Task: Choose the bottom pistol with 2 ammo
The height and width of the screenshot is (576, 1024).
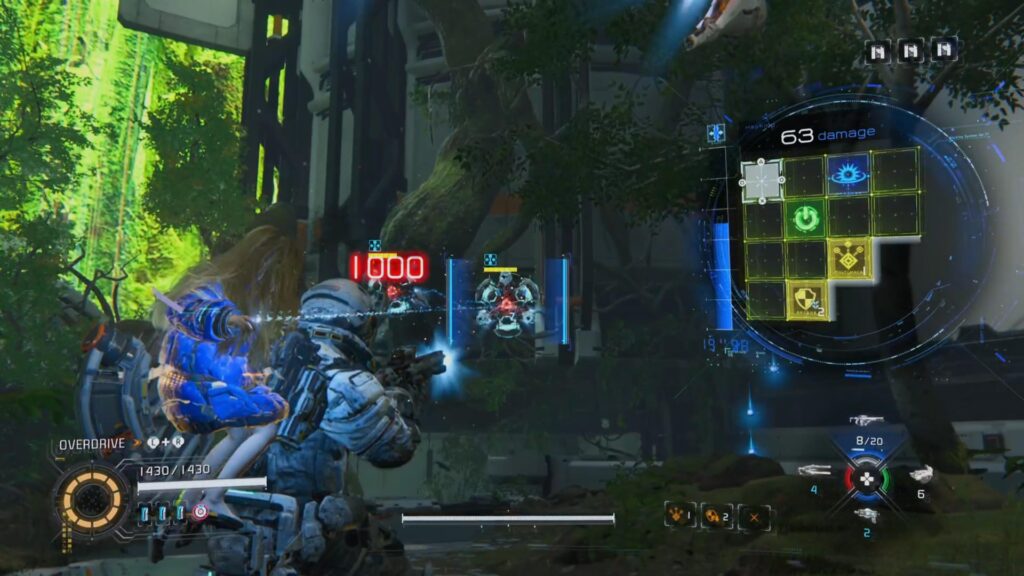Action: pos(866,514)
